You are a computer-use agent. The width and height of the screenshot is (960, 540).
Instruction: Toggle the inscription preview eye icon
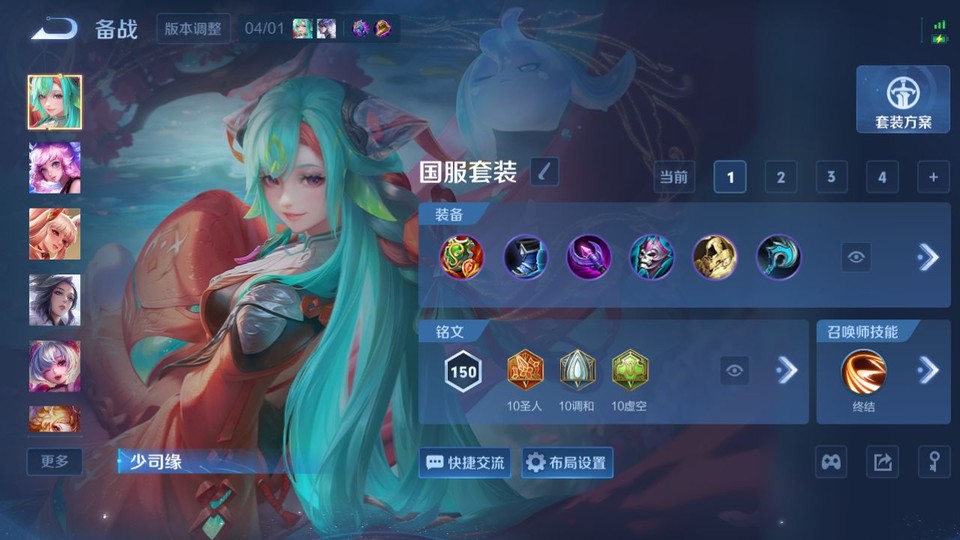(735, 371)
